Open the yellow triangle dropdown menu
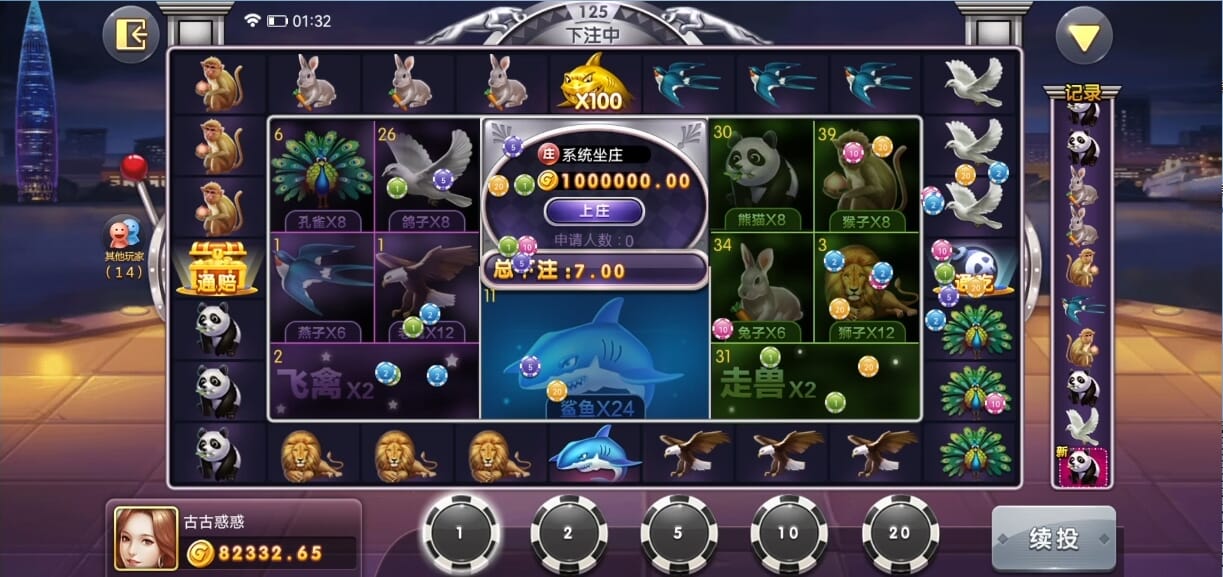This screenshot has width=1223, height=577. [x=1084, y=36]
